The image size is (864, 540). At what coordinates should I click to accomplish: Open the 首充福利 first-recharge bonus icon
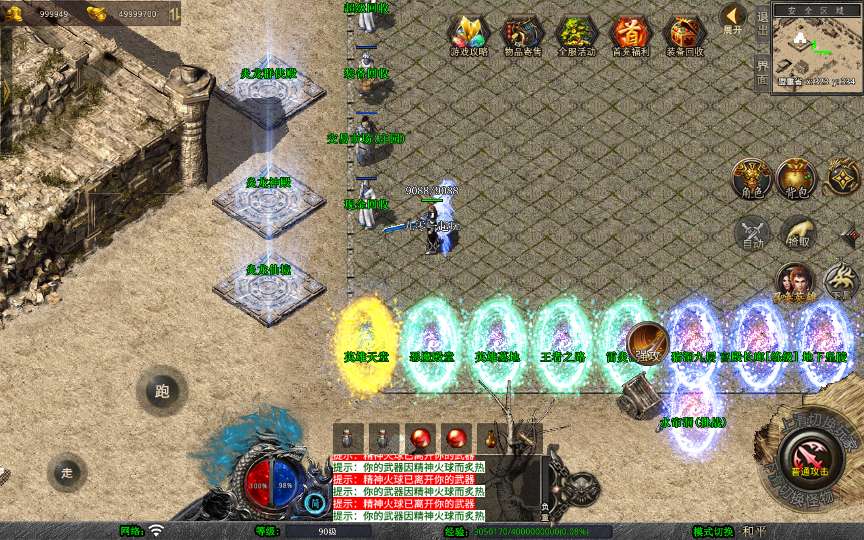click(x=630, y=35)
